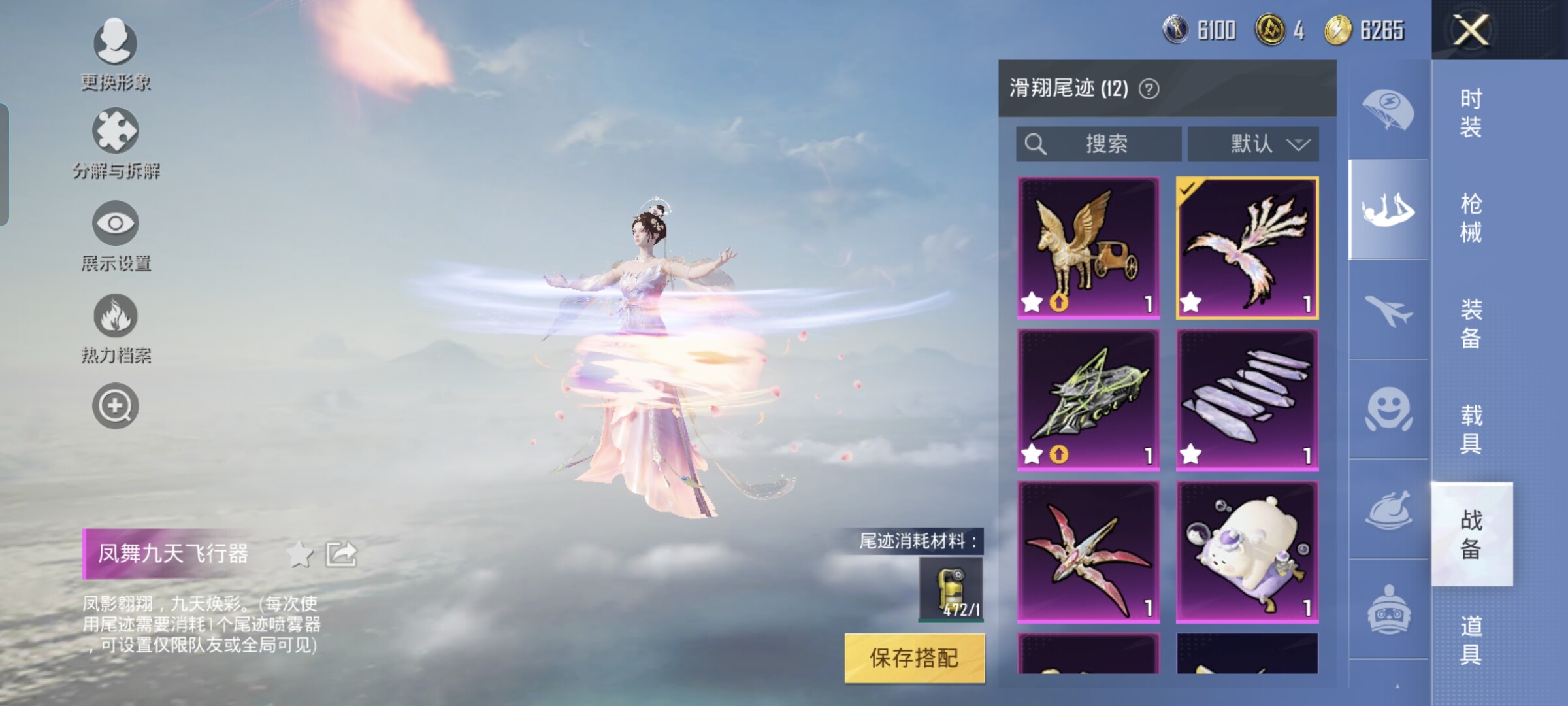Choose the purple crystal shards trail
Screen dimensions: 1568x706
1247,400
